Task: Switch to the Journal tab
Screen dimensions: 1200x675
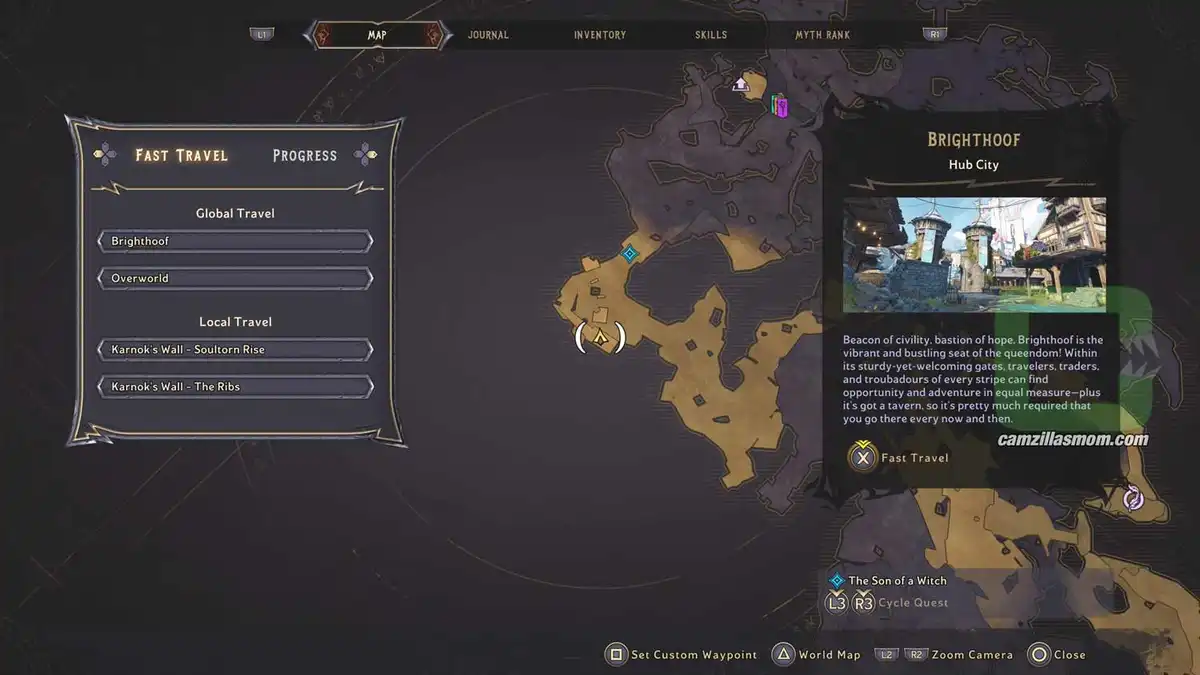Action: tap(488, 35)
